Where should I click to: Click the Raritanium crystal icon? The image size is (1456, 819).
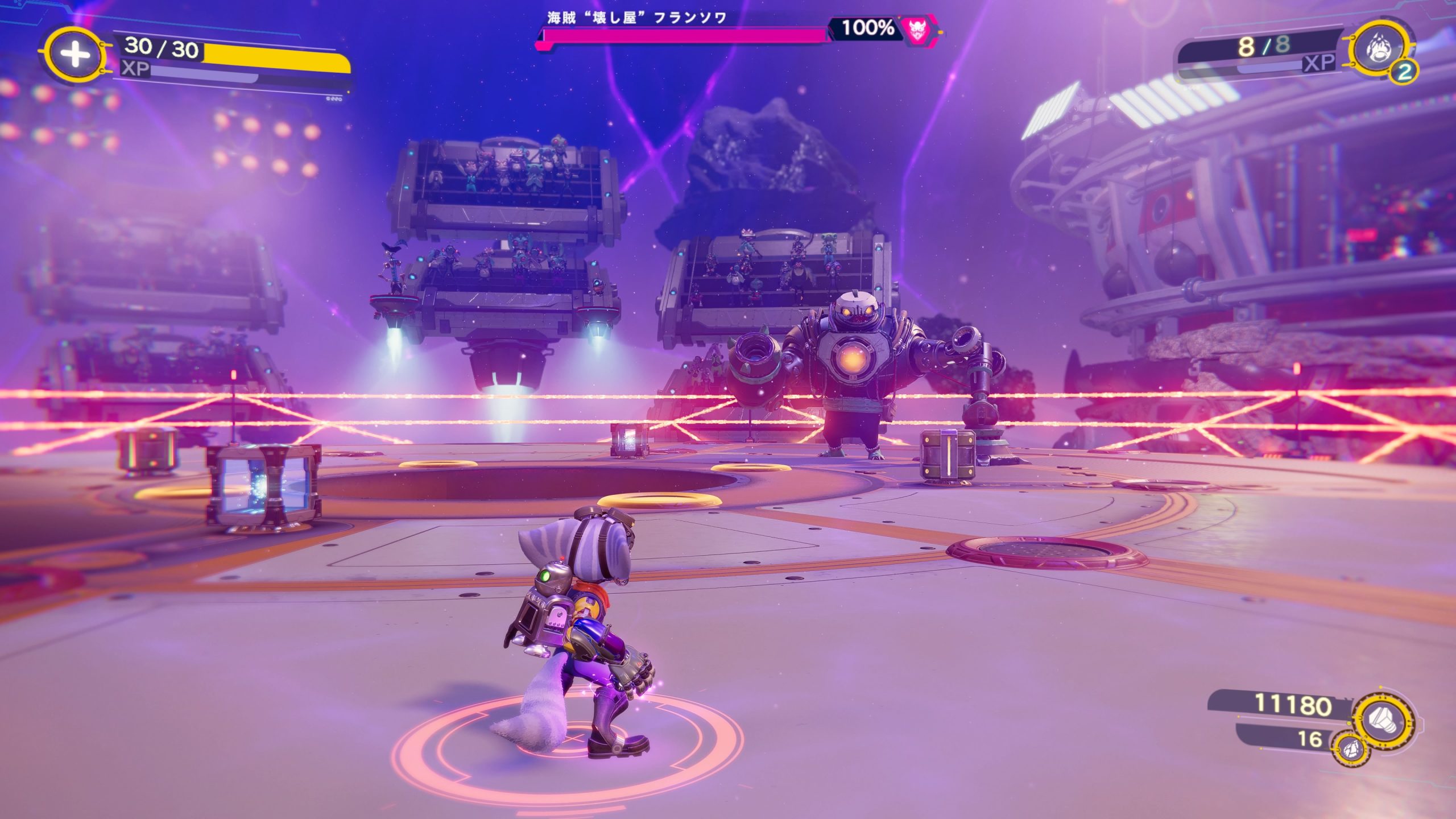click(x=1350, y=750)
